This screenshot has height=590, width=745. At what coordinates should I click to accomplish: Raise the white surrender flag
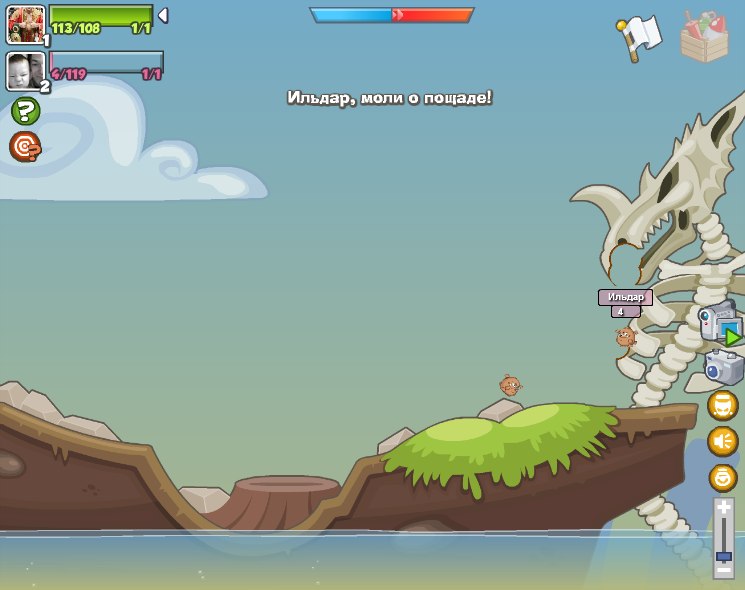point(639,37)
